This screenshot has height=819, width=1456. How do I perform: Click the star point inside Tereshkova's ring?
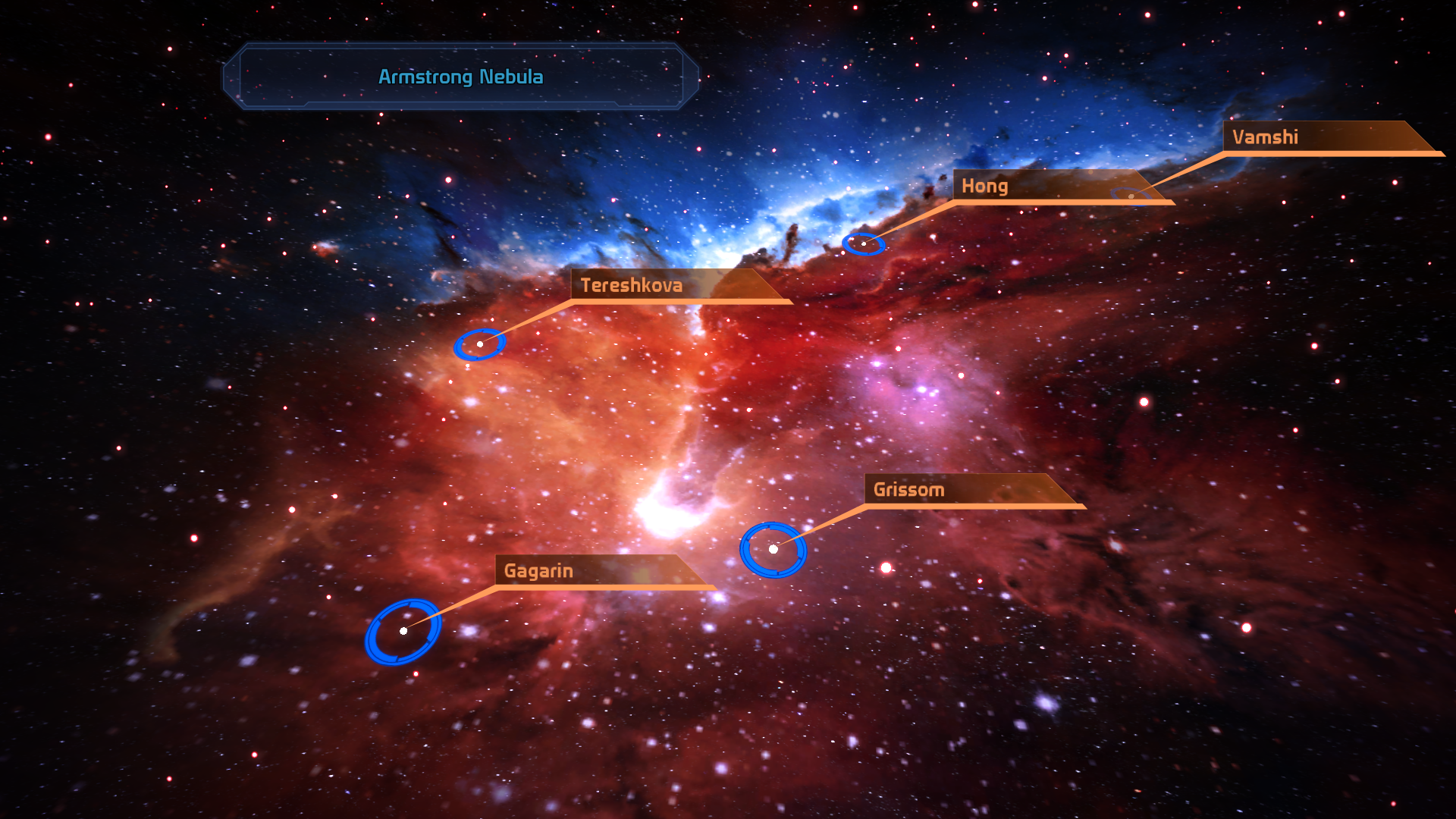(x=481, y=344)
